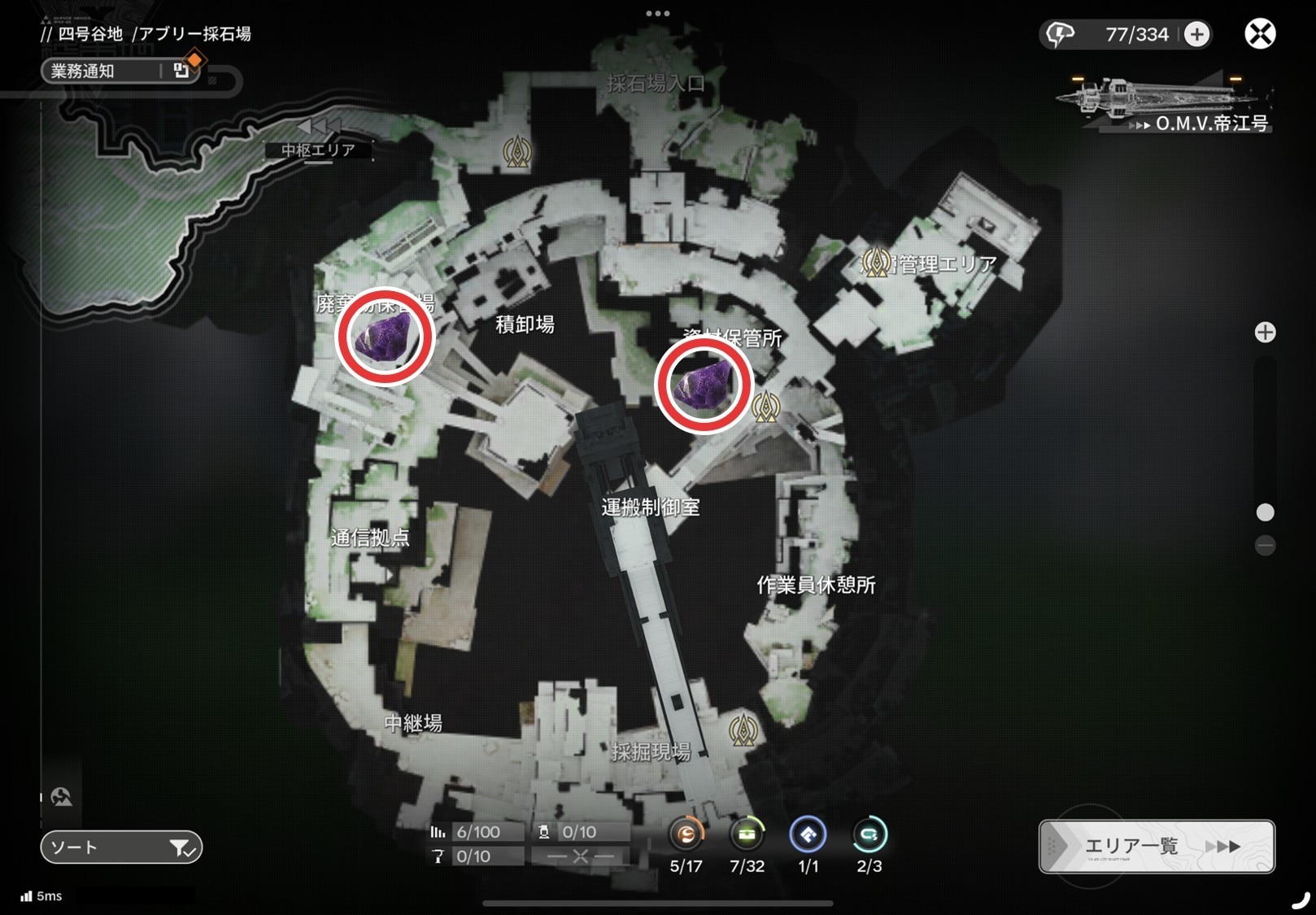
Task: Select the blue diamond collectible counter 1/1
Action: 808,835
